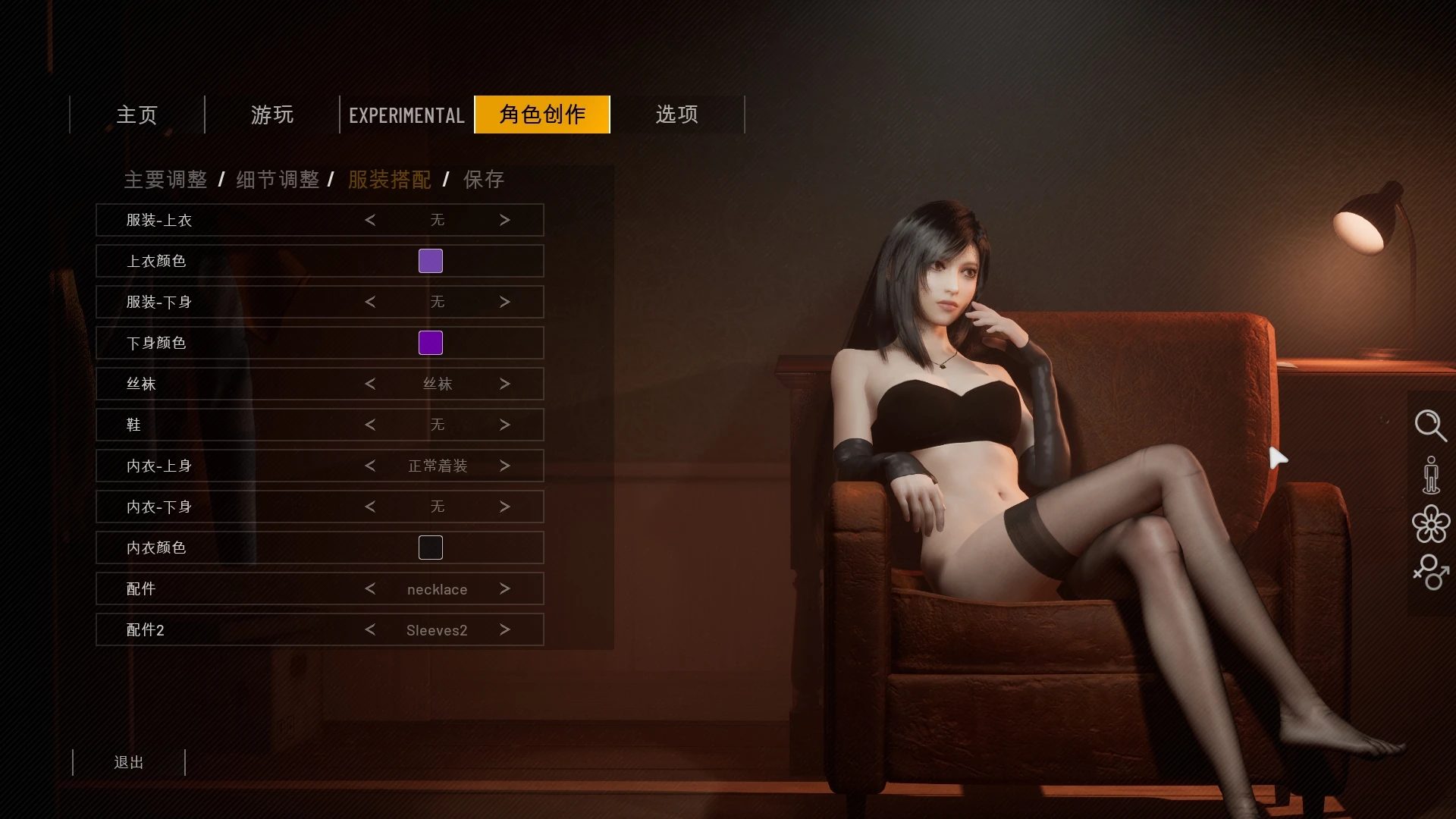Open the 主页 home tab
Viewport: 1456px width, 819px height.
tap(136, 115)
